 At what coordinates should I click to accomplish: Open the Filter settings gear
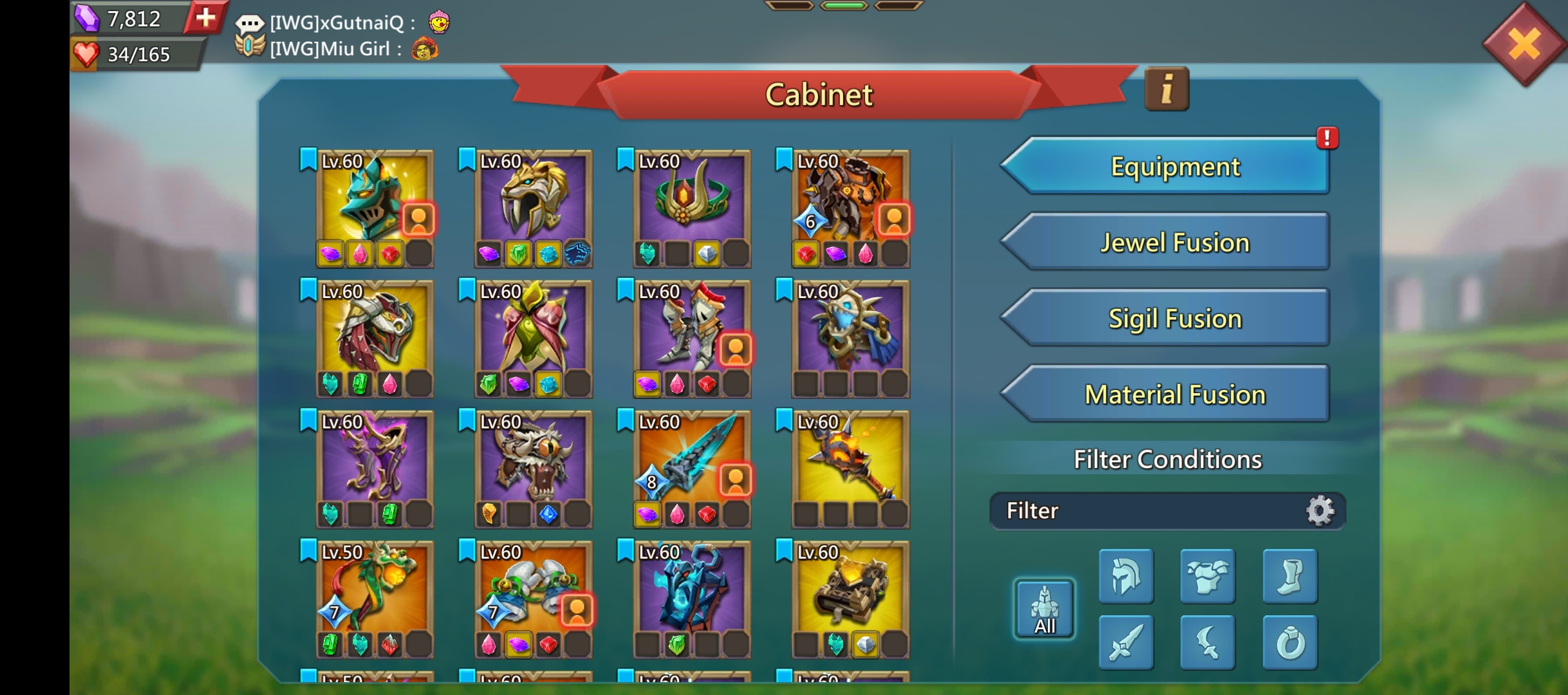1320,511
